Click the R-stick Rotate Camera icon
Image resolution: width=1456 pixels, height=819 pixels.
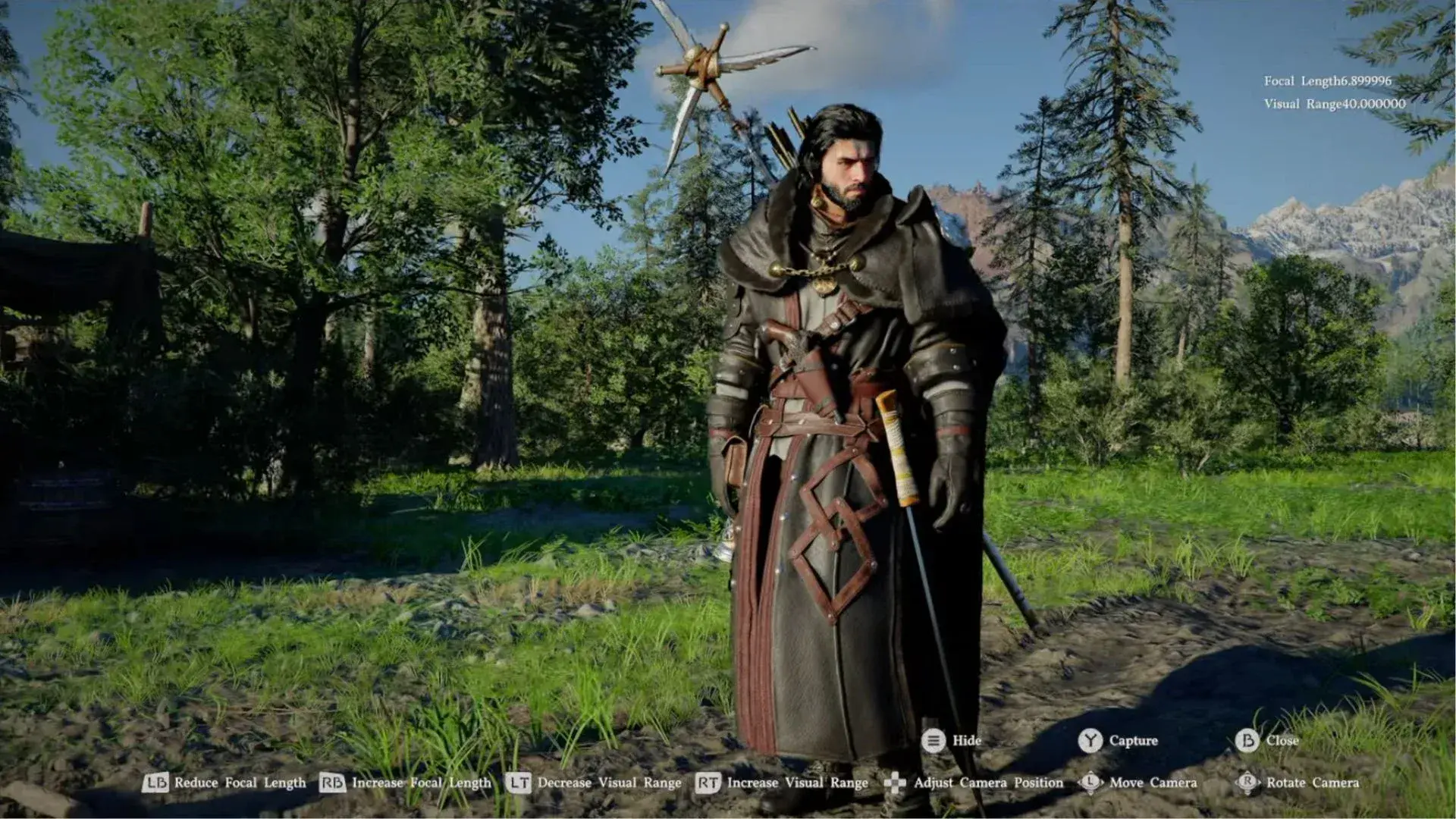pyautogui.click(x=1247, y=783)
